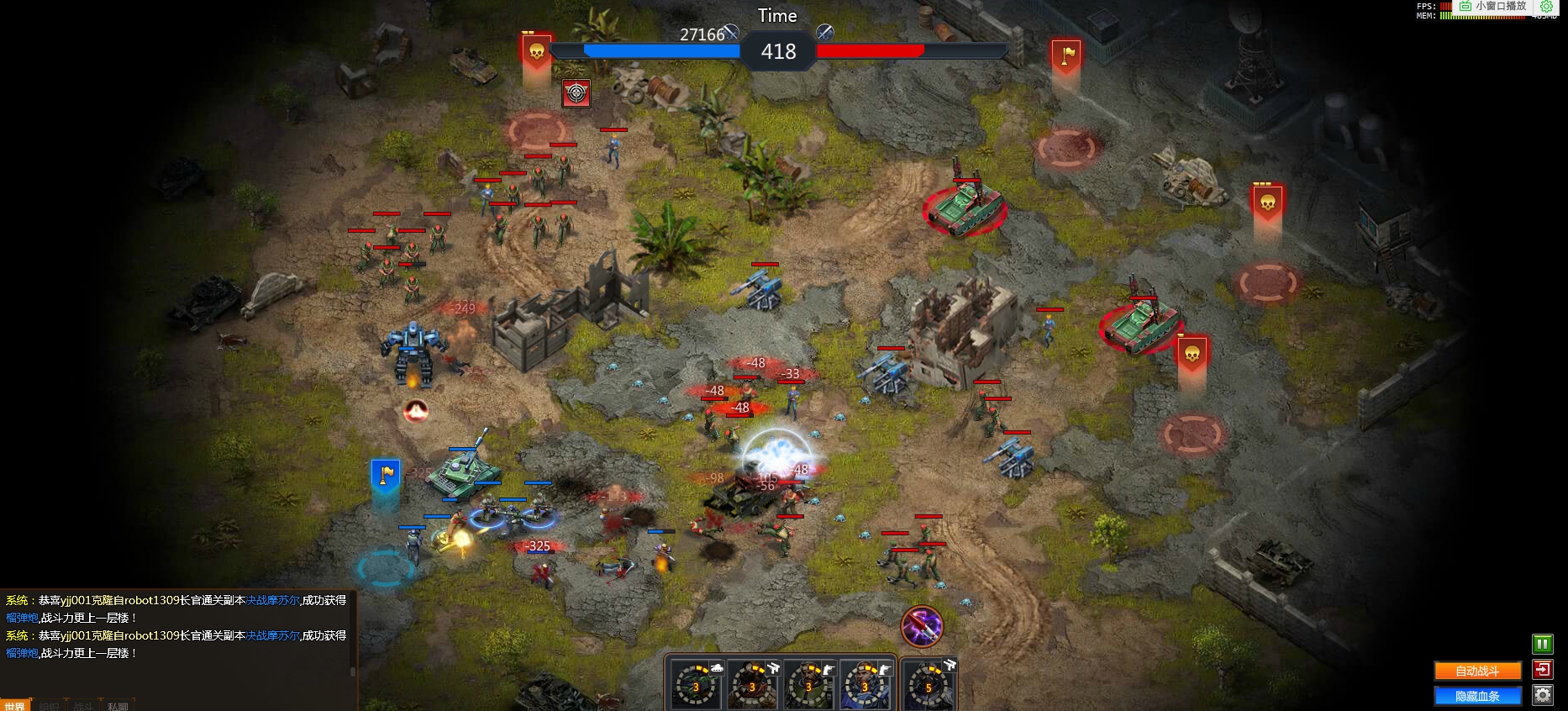Enable auto battle with the orange 自动战斗 button

click(1477, 671)
